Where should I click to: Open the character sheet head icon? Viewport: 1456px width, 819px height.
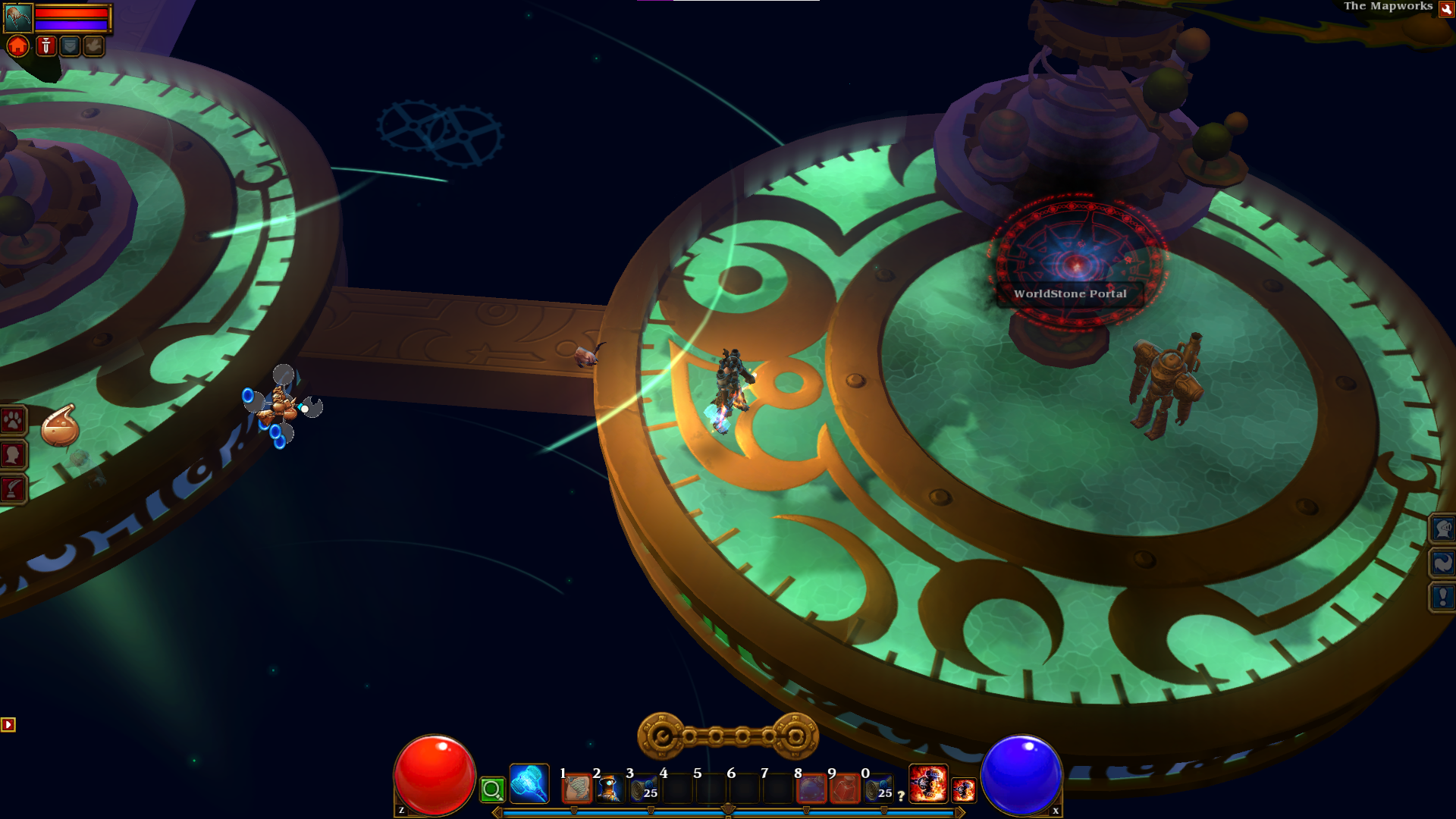[x=14, y=455]
